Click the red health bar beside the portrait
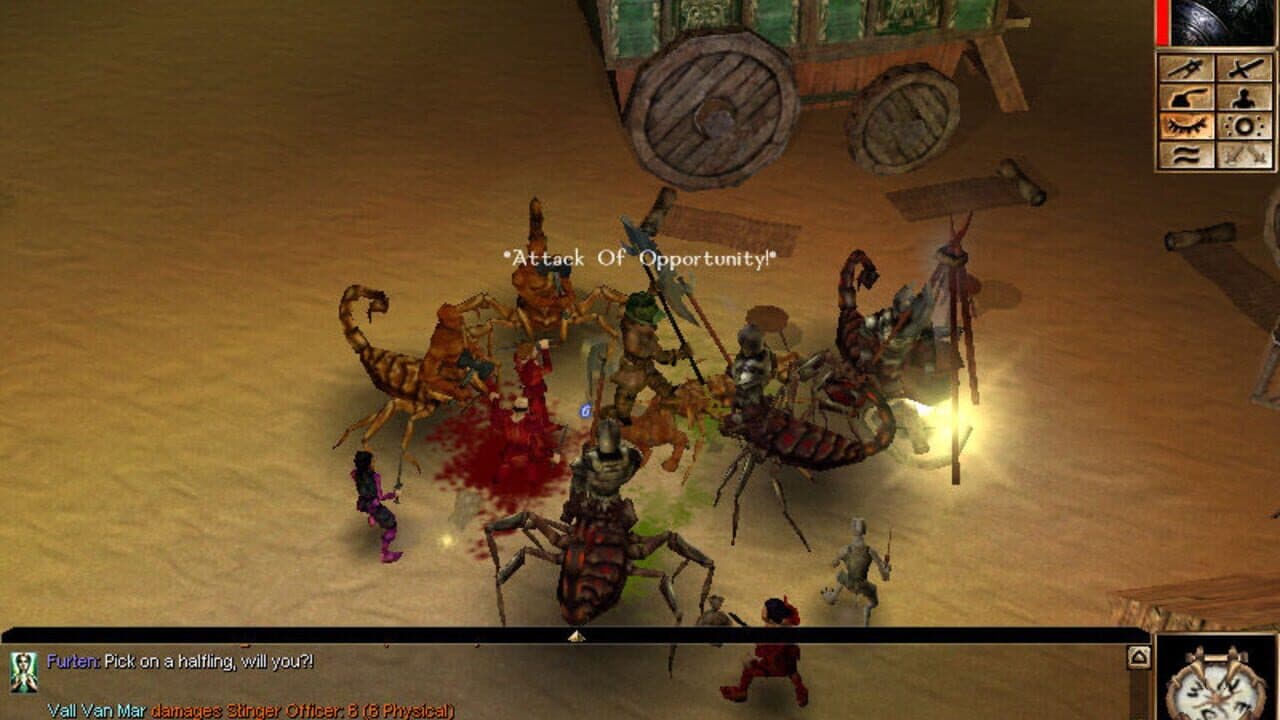This screenshot has width=1280, height=720. coord(1160,20)
